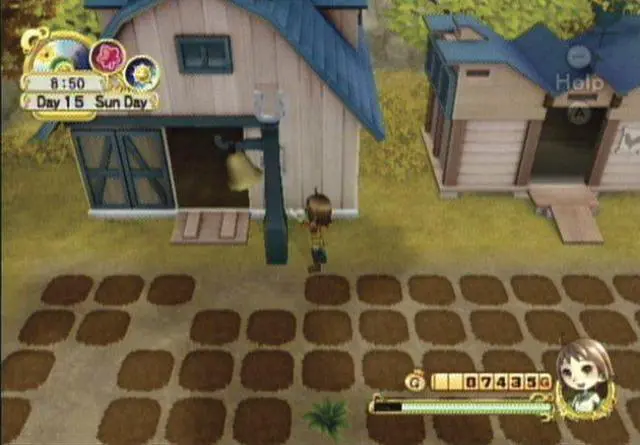Open the Help label
The height and width of the screenshot is (445, 640).
pyautogui.click(x=579, y=83)
